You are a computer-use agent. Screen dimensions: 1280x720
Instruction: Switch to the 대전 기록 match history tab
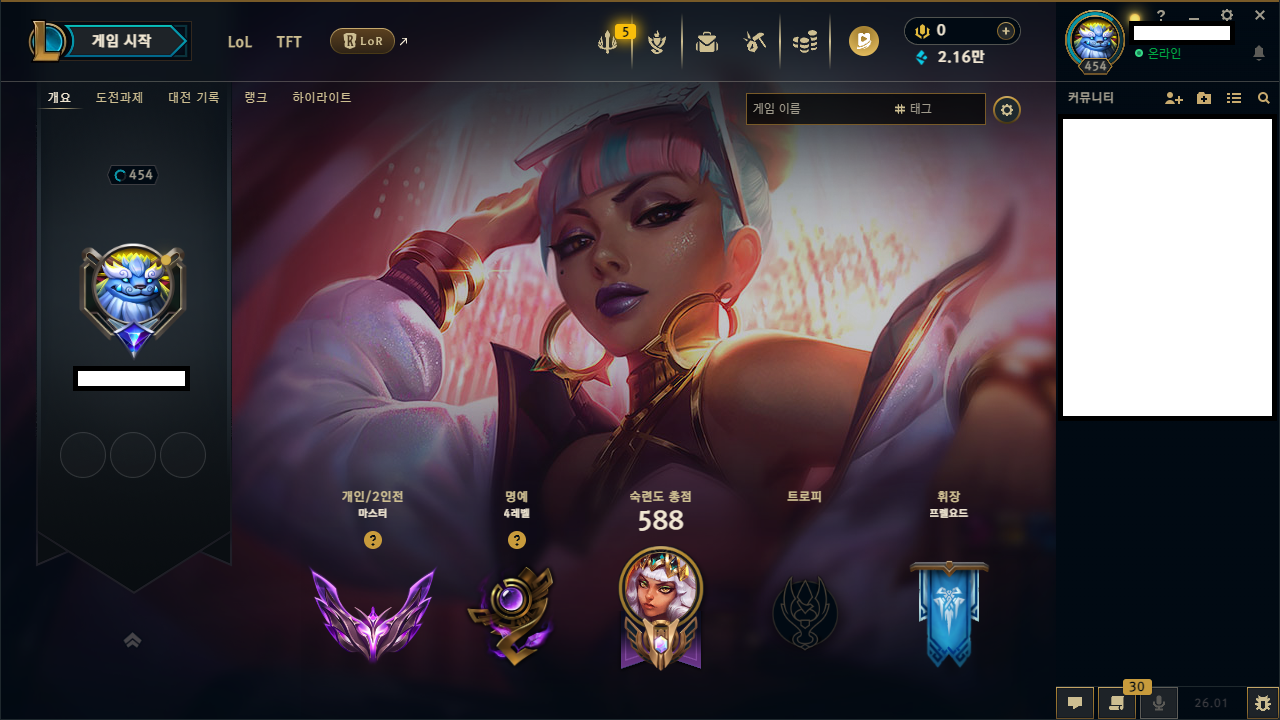pyautogui.click(x=193, y=98)
